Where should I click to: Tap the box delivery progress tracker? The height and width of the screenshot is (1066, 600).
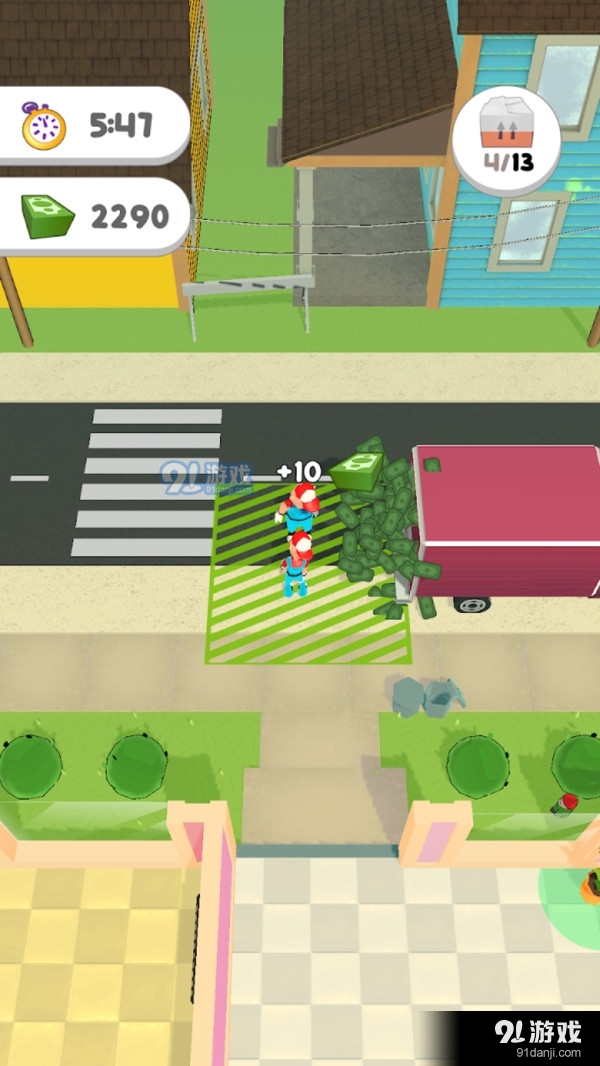pos(505,139)
